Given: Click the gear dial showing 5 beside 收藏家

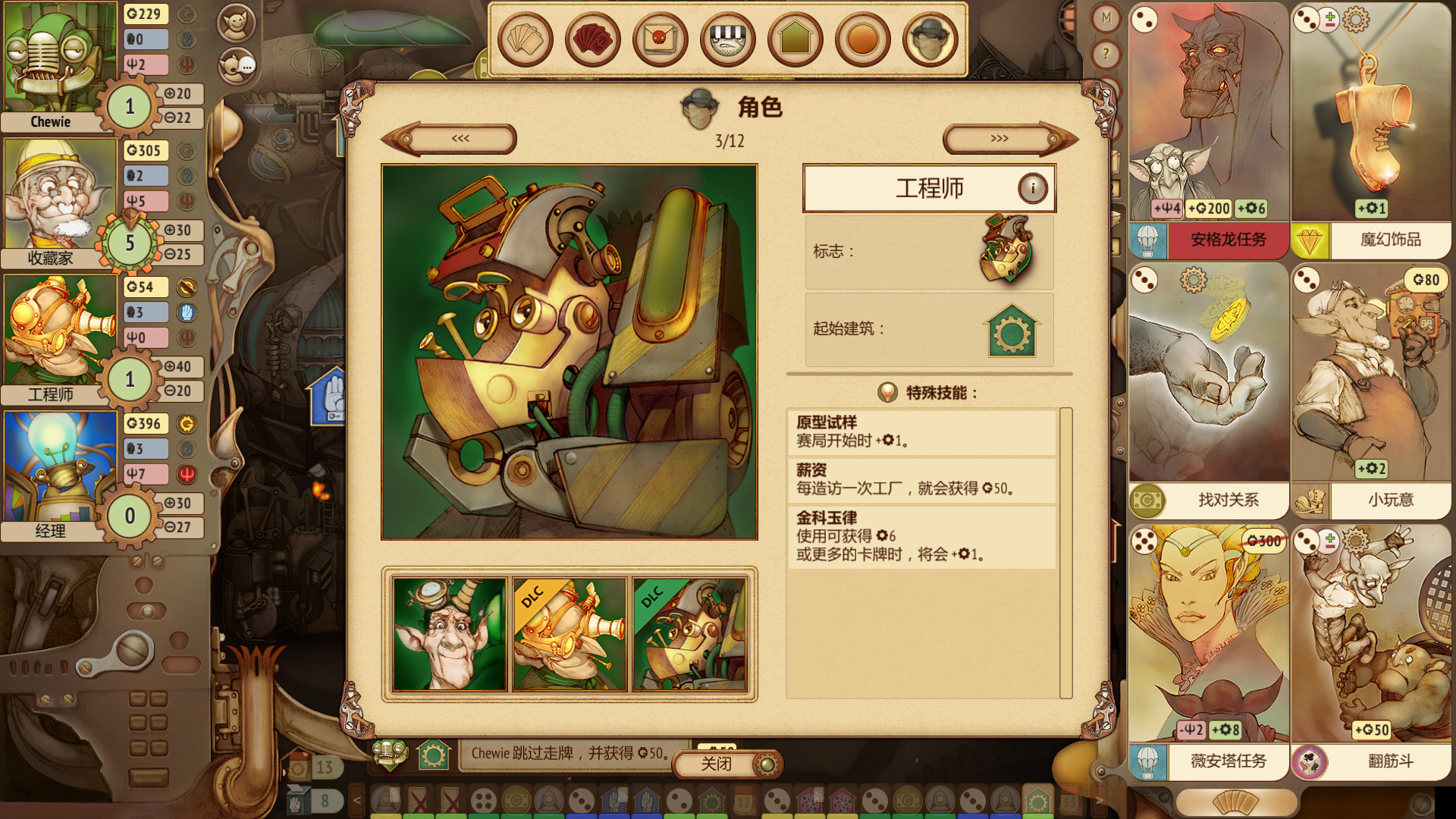Looking at the screenshot, I should point(129,244).
